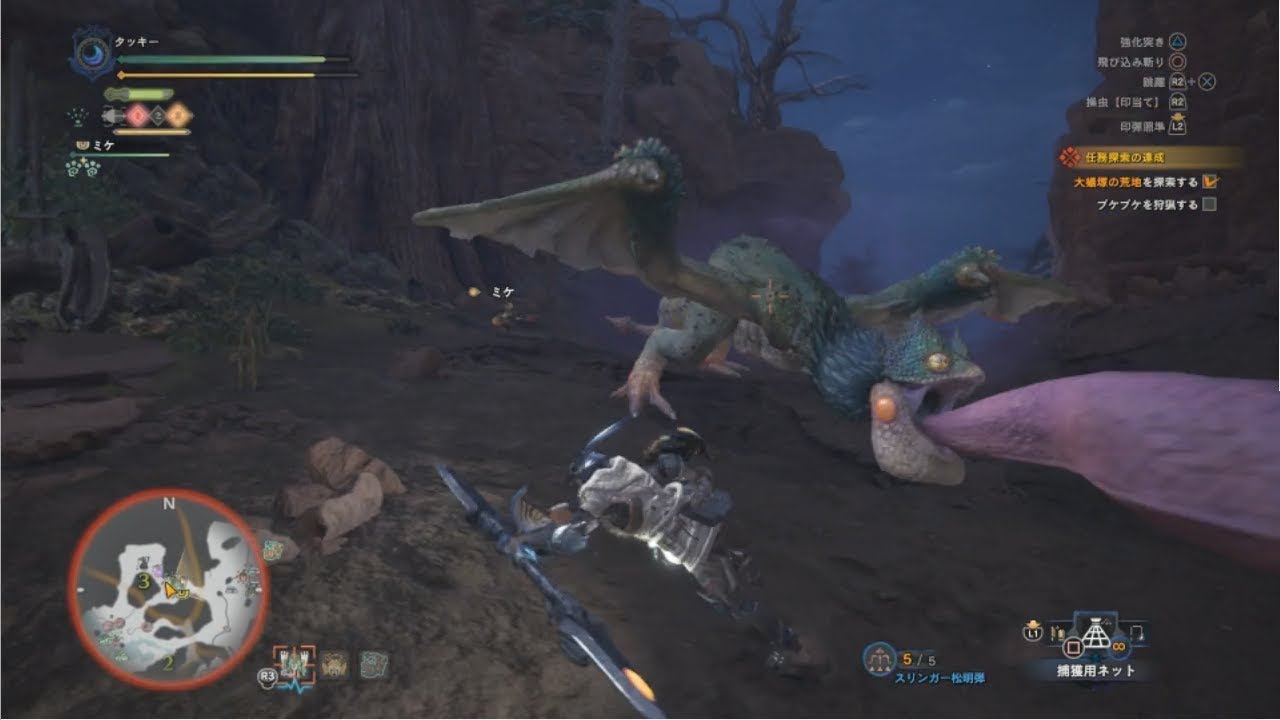Select the second monster icon beside the target
Image resolution: width=1280 pixels, height=720 pixels.
[334, 664]
